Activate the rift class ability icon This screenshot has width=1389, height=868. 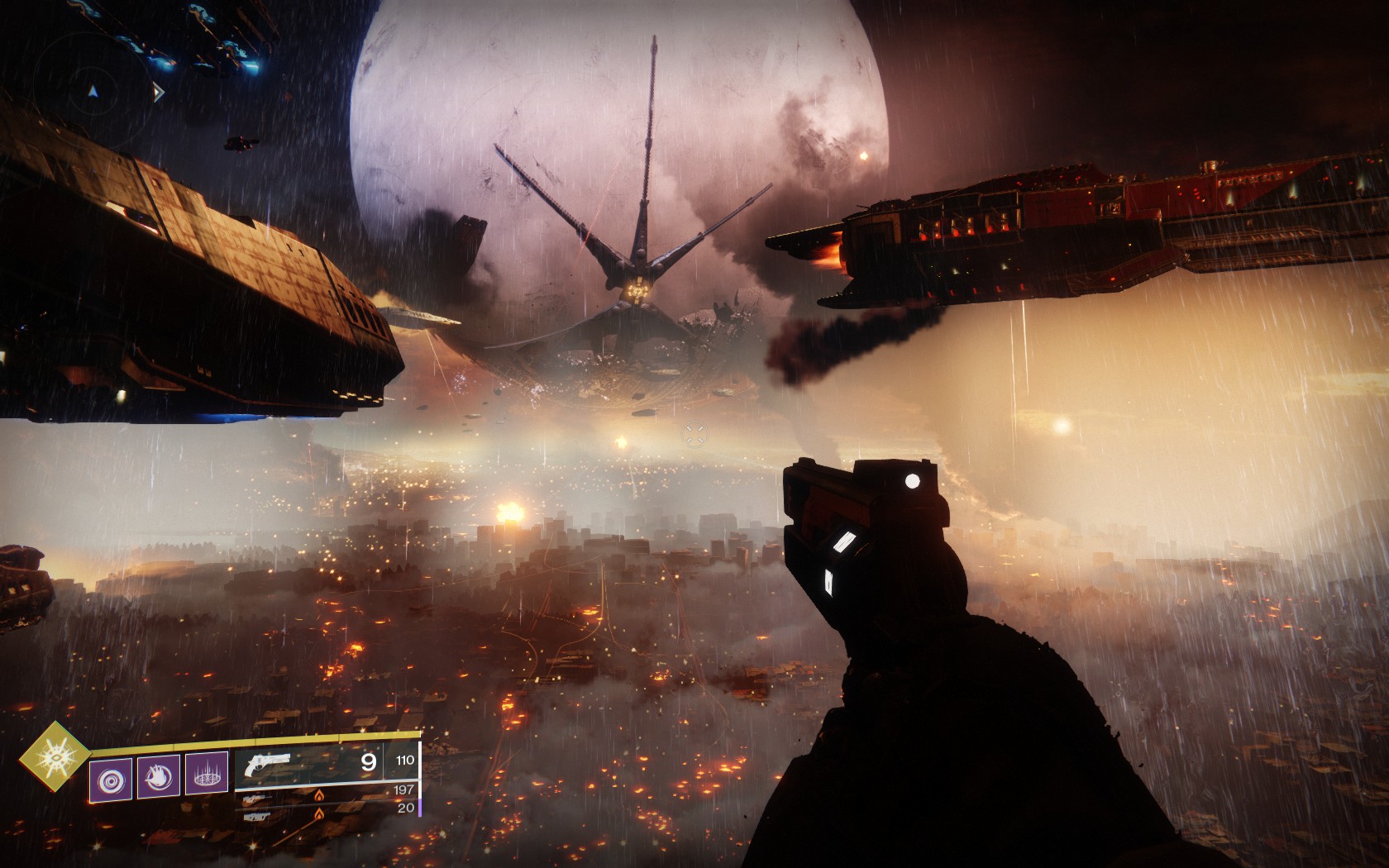206,777
